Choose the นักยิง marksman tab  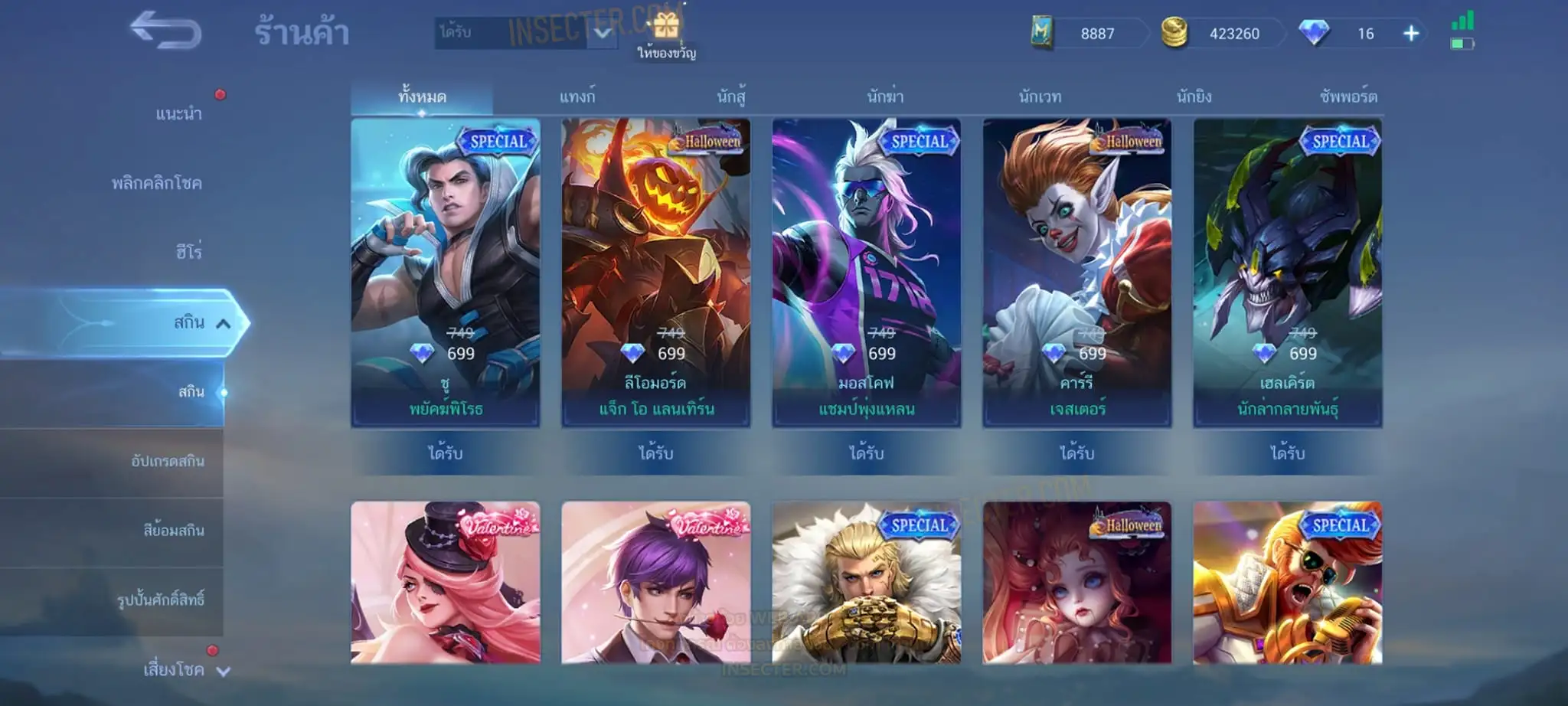(x=1194, y=97)
